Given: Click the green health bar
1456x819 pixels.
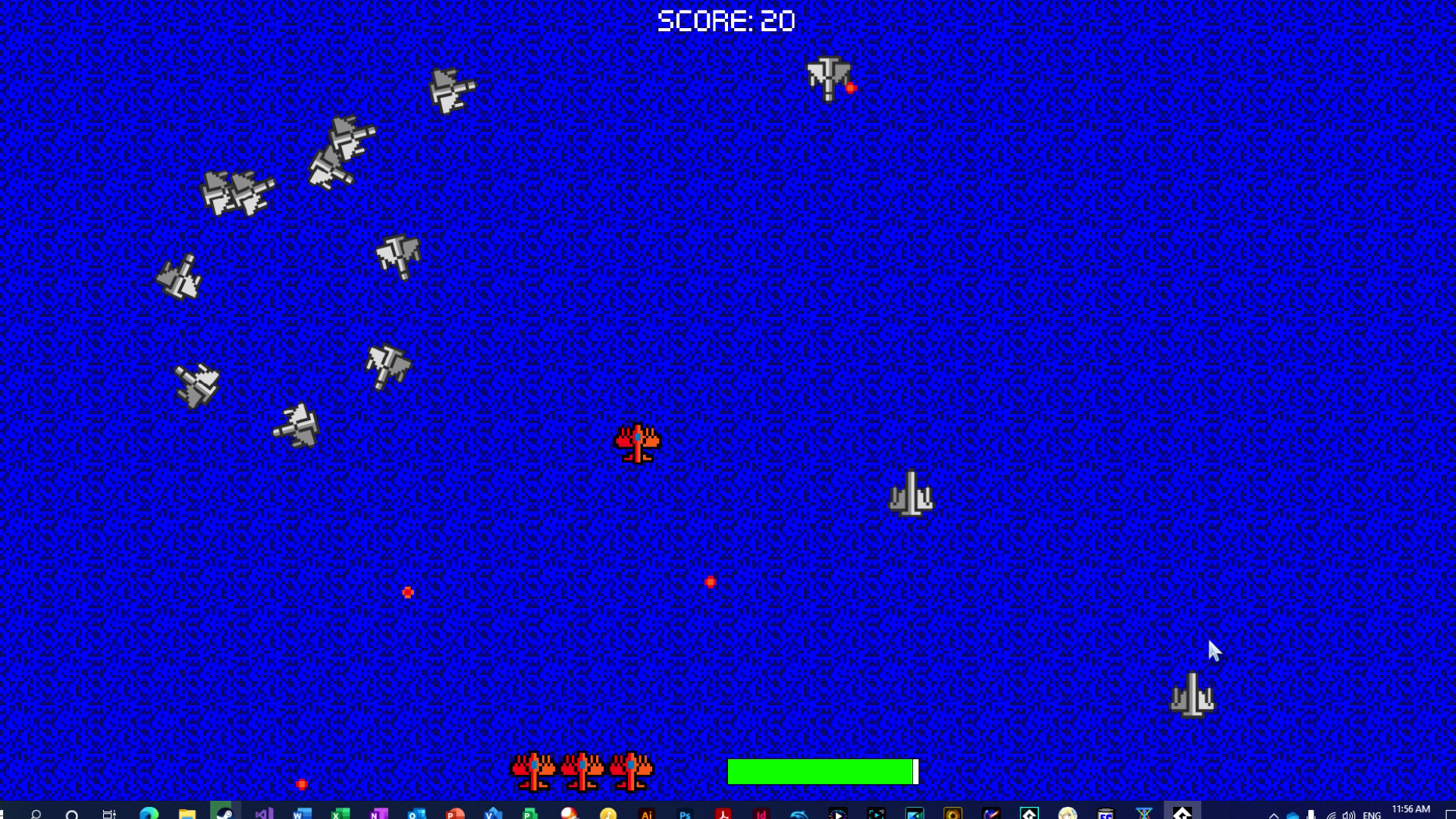Looking at the screenshot, I should point(819,770).
